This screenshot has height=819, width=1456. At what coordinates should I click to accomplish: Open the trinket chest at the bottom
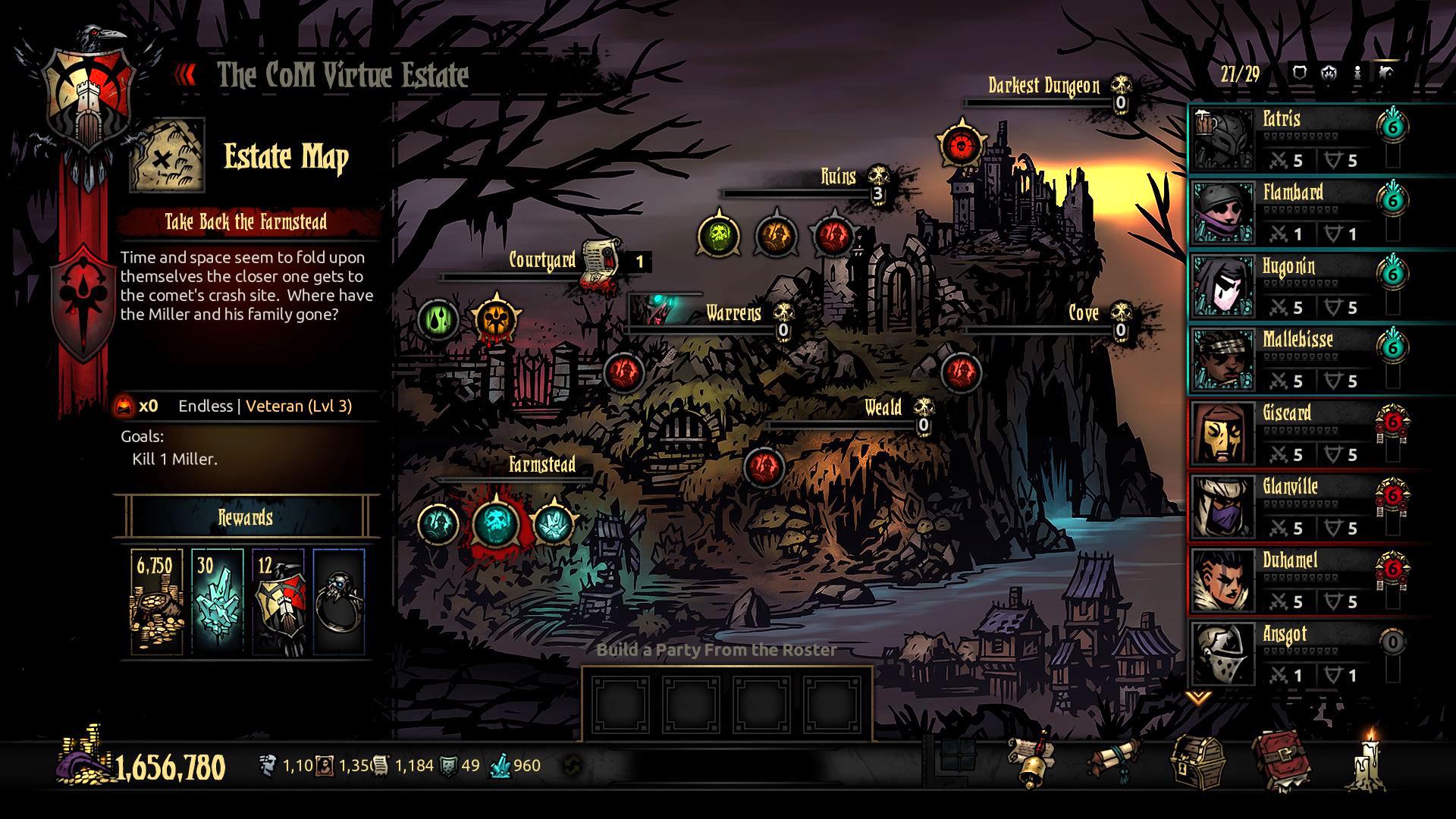pyautogui.click(x=1198, y=762)
